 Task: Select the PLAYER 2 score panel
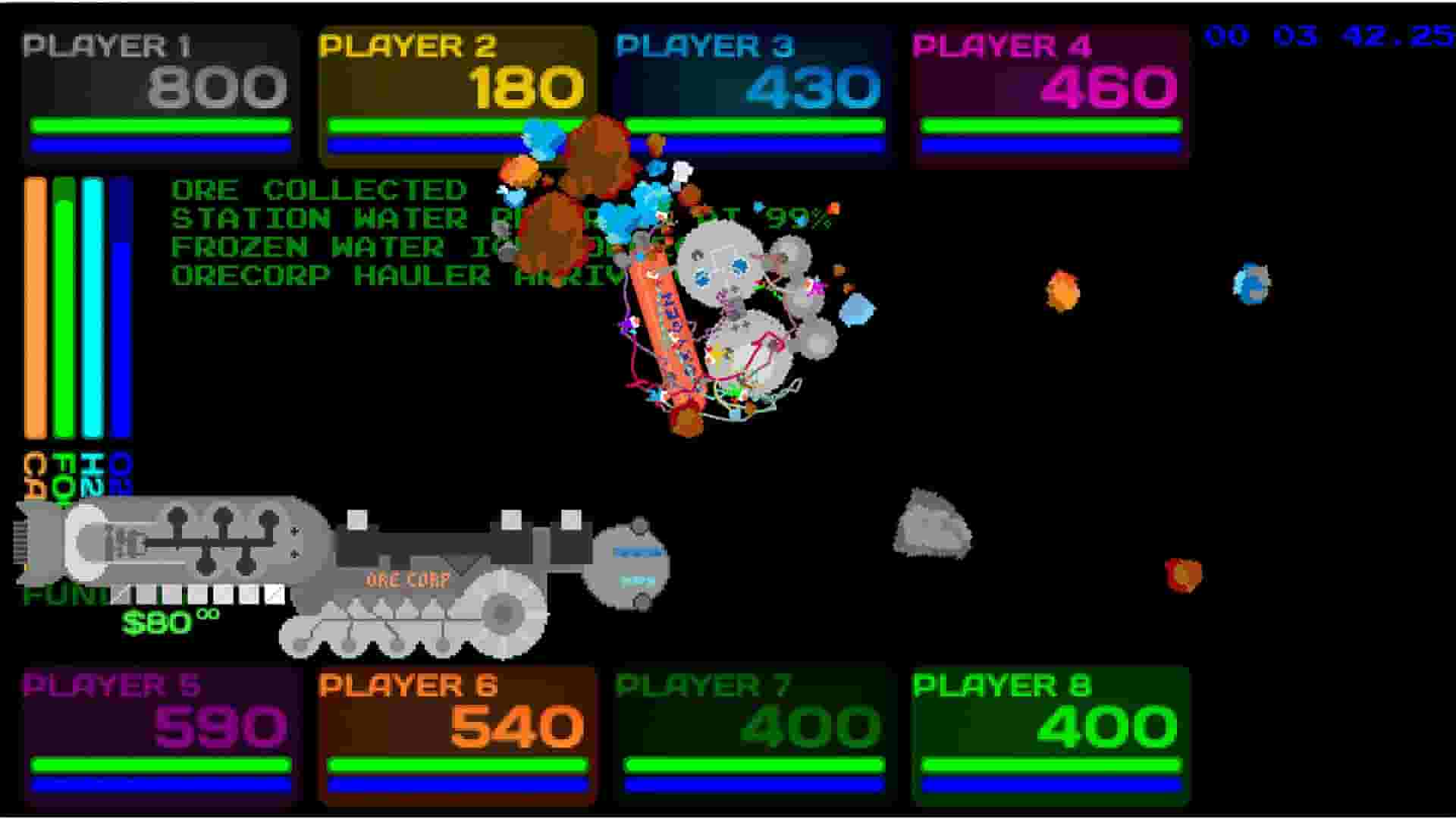click(x=455, y=87)
